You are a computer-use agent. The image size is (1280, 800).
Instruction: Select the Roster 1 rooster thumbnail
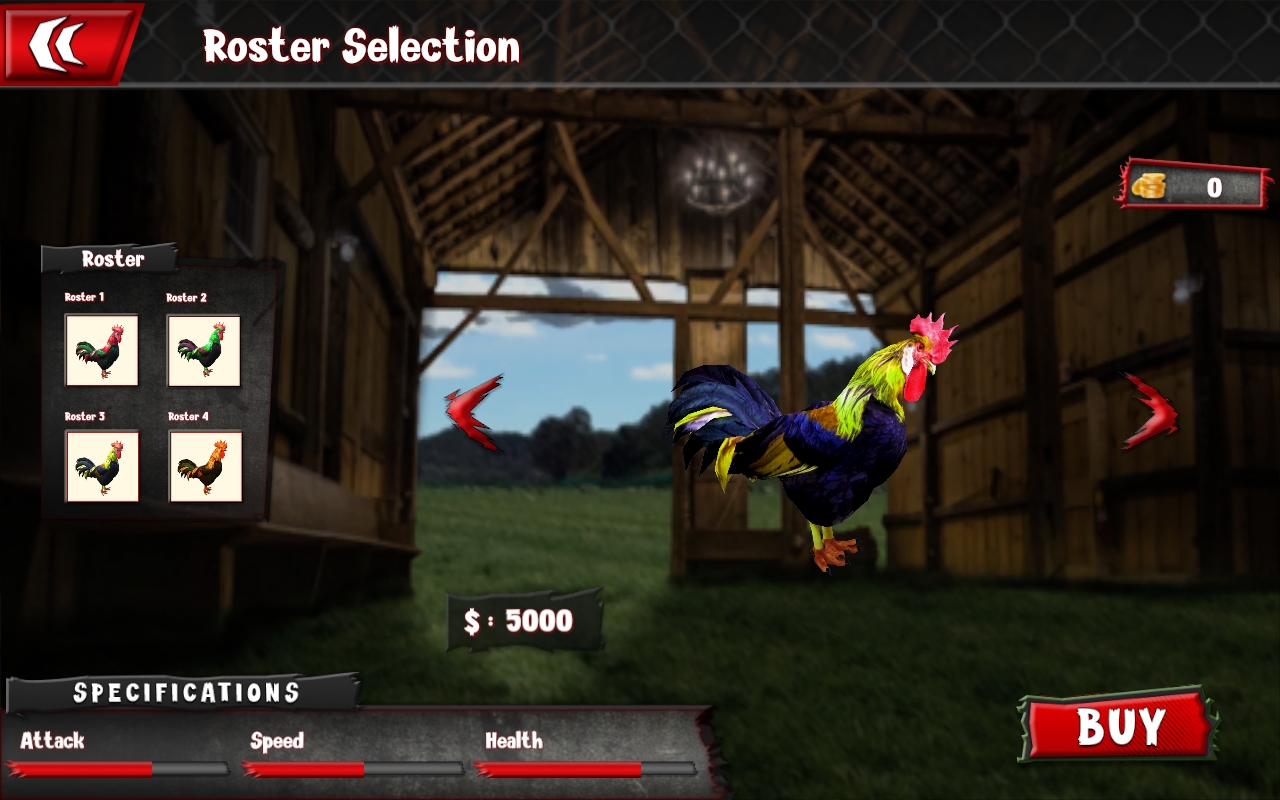[x=100, y=352]
